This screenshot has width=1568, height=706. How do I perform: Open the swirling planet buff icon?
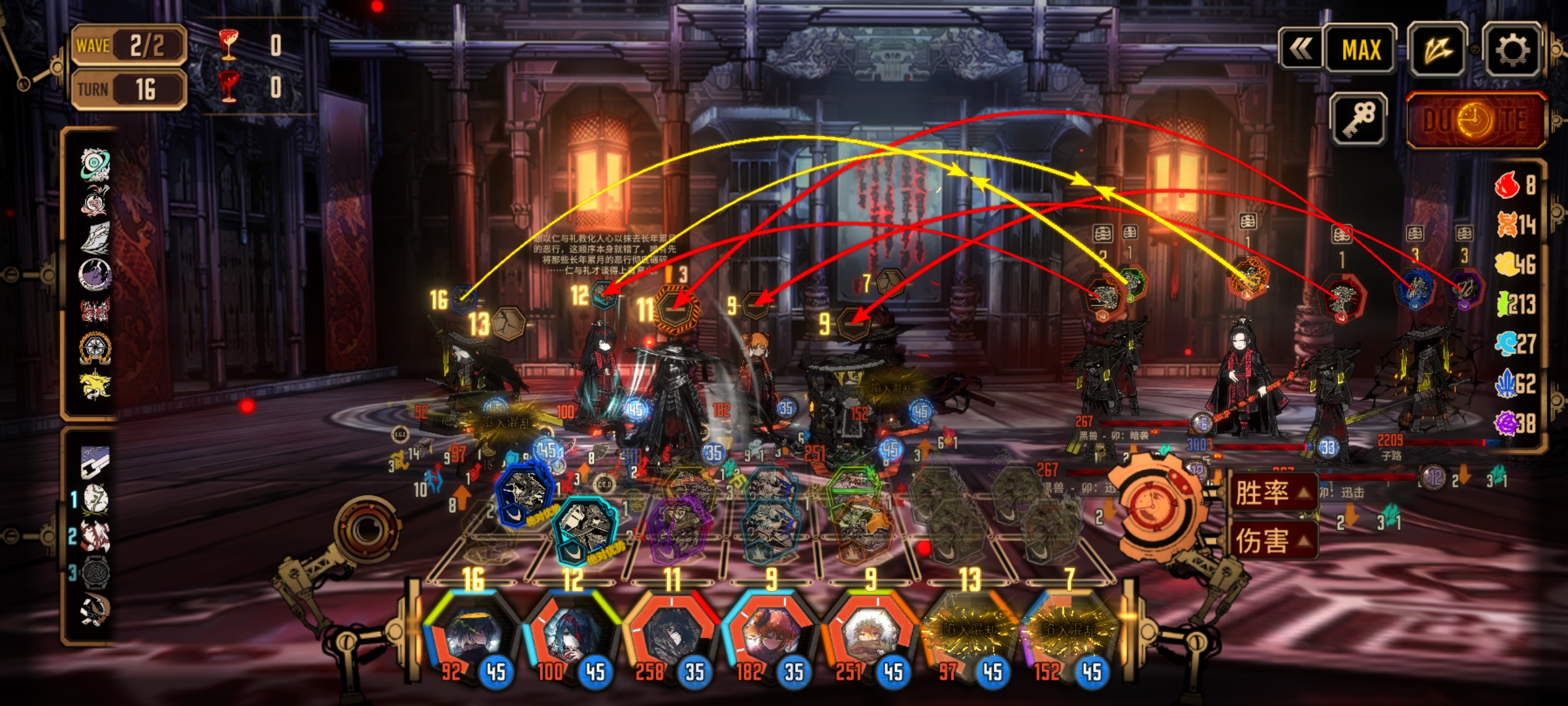(95, 163)
